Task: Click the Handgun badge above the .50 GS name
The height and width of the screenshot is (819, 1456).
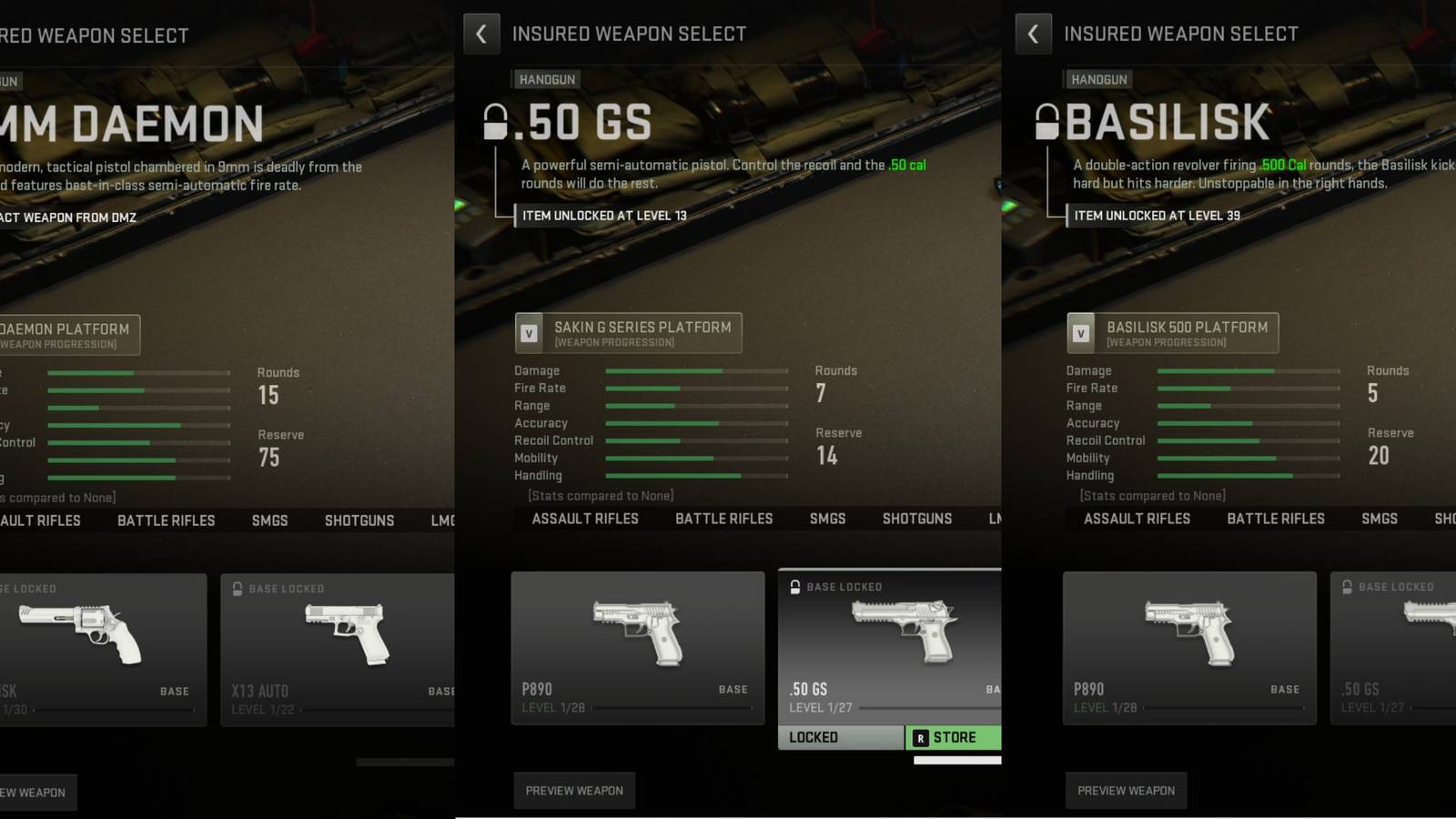Action: pos(546,79)
